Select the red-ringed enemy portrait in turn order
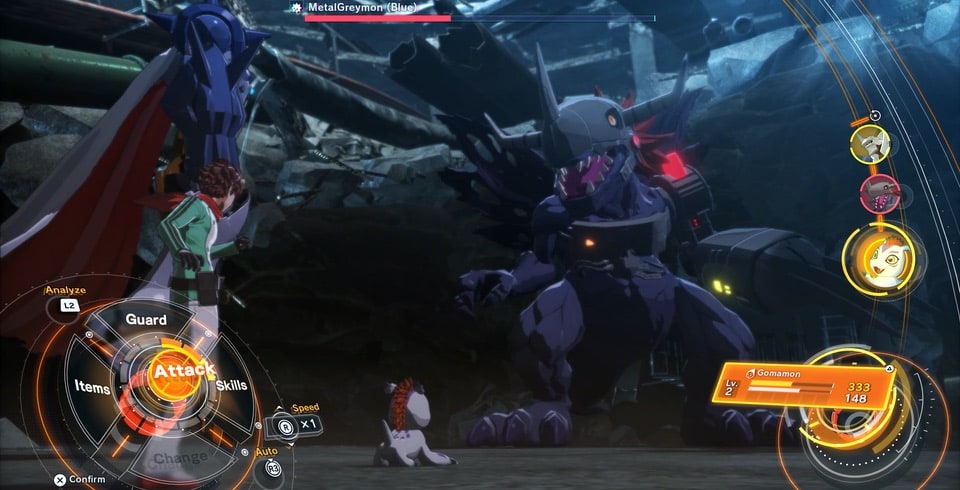This screenshot has width=960, height=490. (x=879, y=194)
